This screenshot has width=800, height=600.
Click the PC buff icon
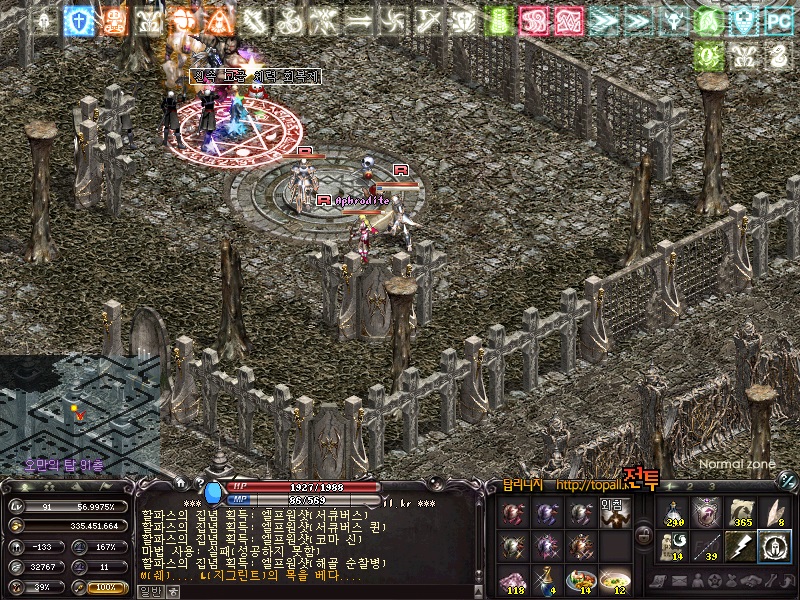pyautogui.click(x=777, y=20)
